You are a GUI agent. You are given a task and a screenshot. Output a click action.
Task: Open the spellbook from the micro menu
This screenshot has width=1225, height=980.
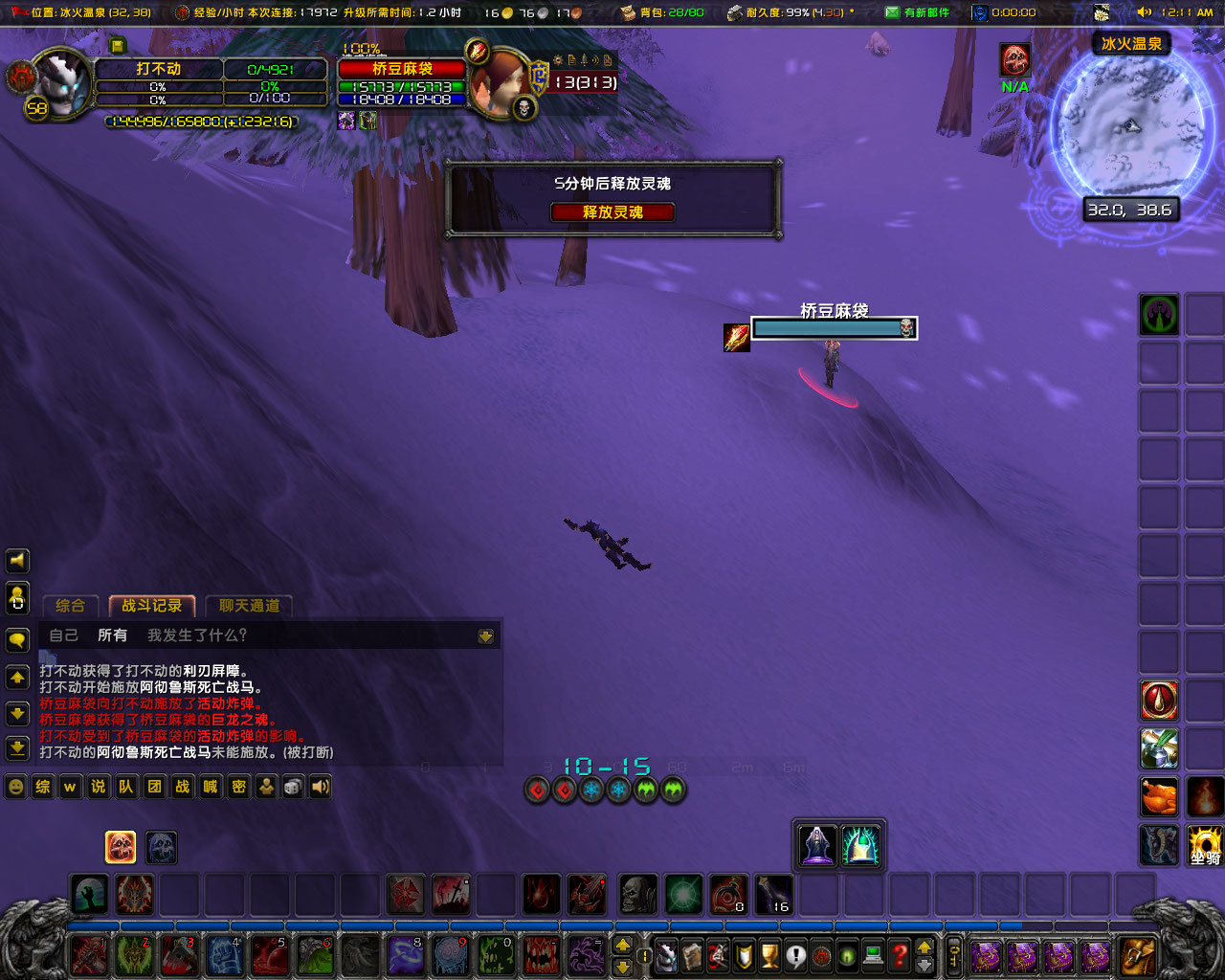(x=691, y=954)
